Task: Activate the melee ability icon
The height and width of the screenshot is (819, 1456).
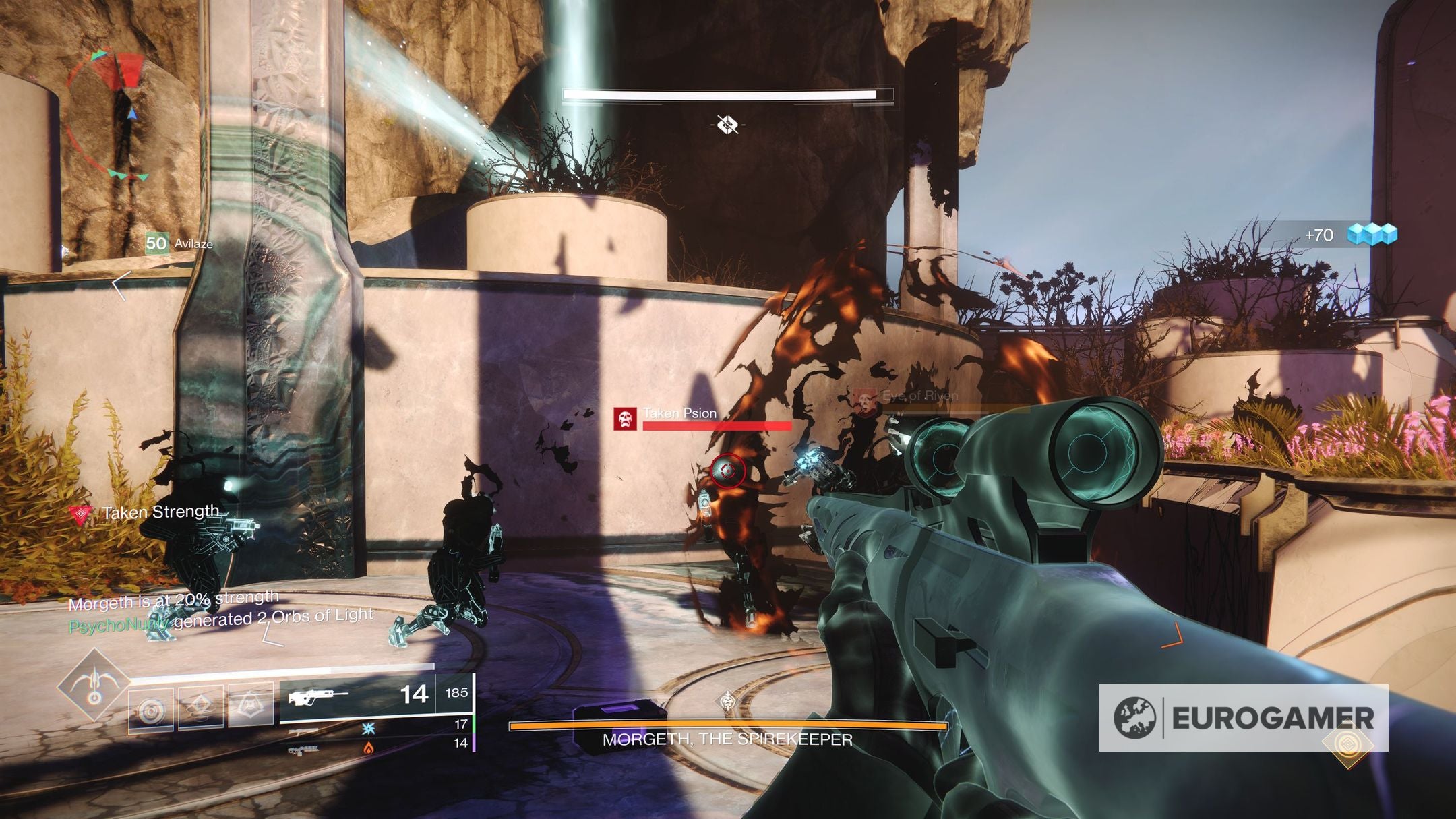Action: 201,706
